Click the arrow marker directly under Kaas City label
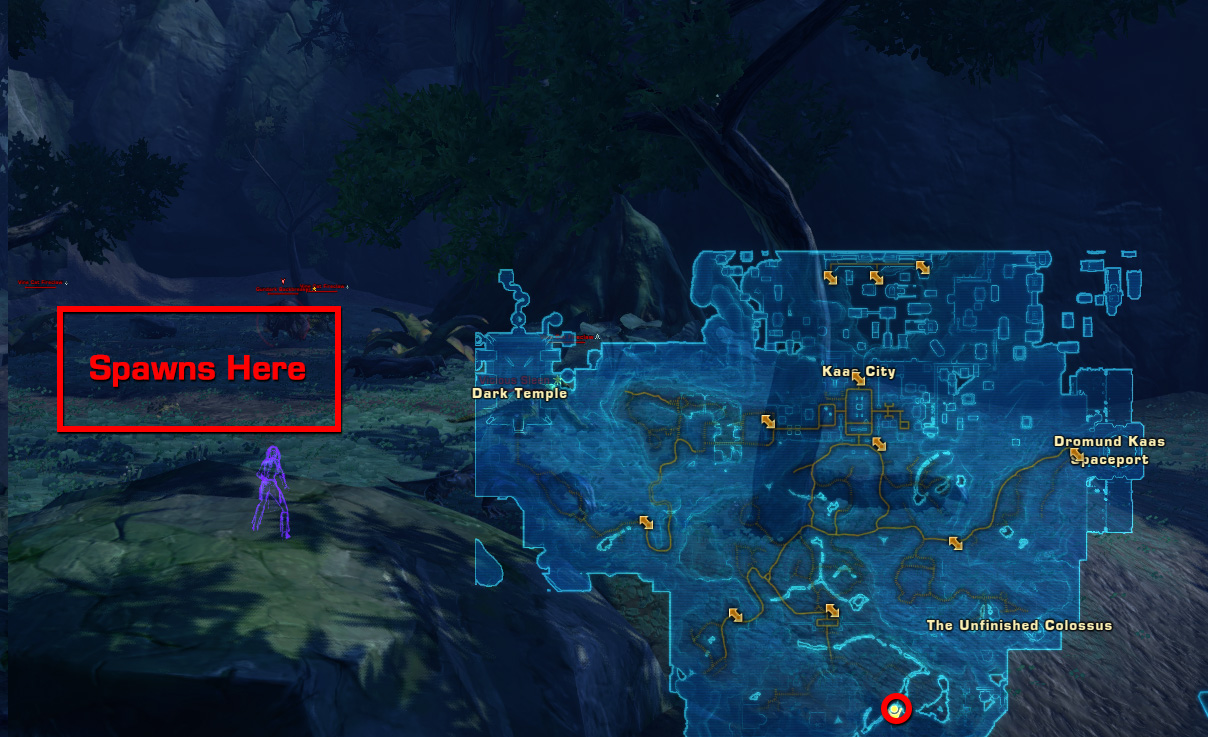1208x737 pixels. tap(858, 381)
